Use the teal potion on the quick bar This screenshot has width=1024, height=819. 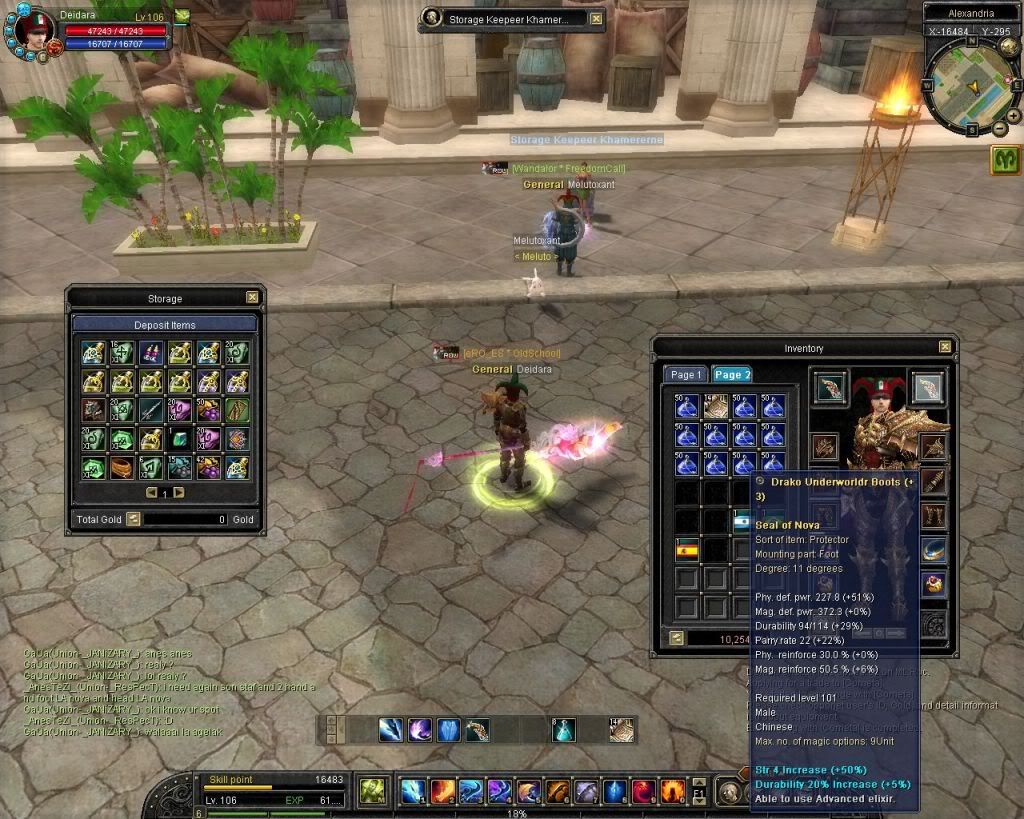pos(565,730)
